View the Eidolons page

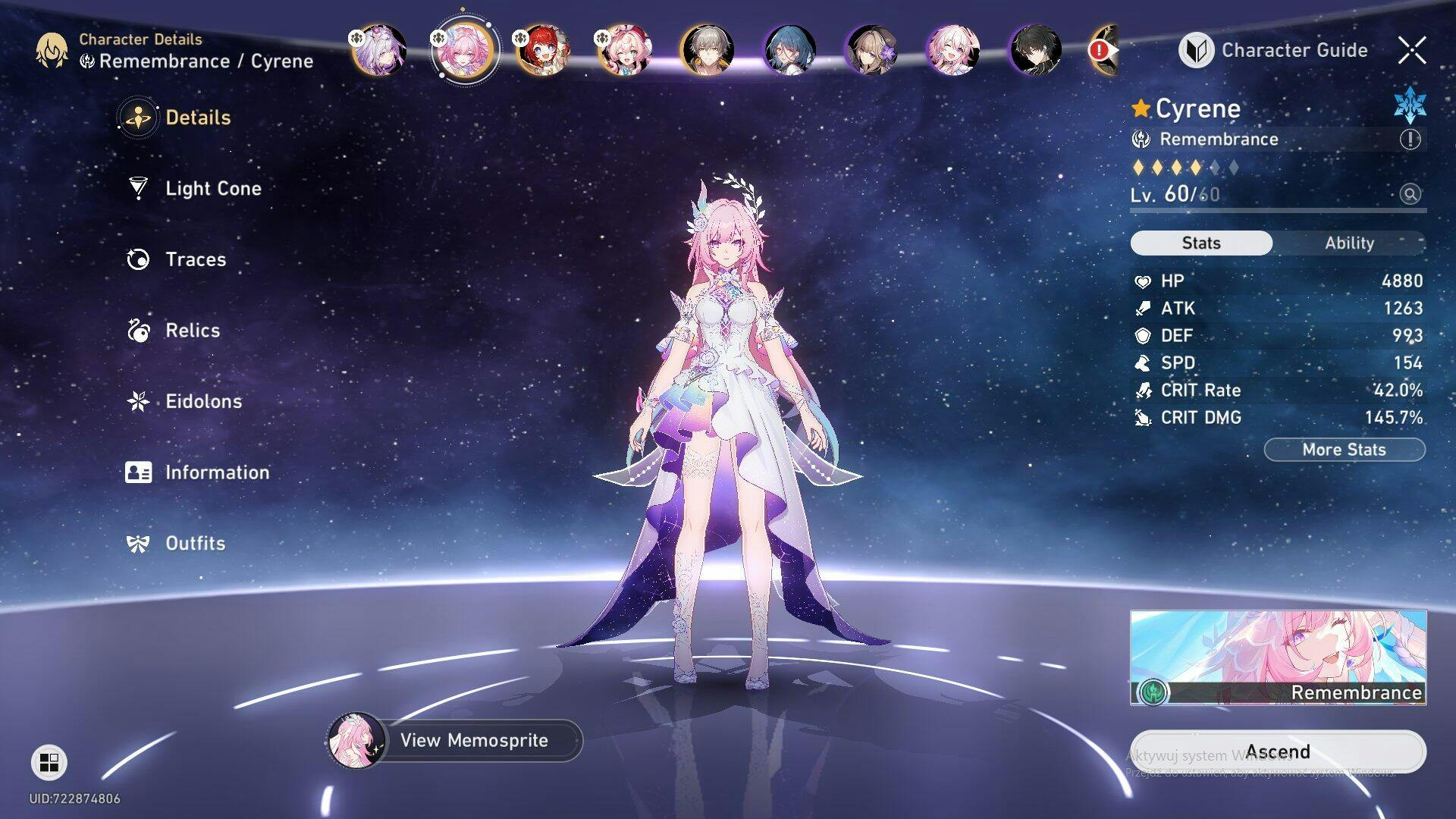(x=202, y=401)
